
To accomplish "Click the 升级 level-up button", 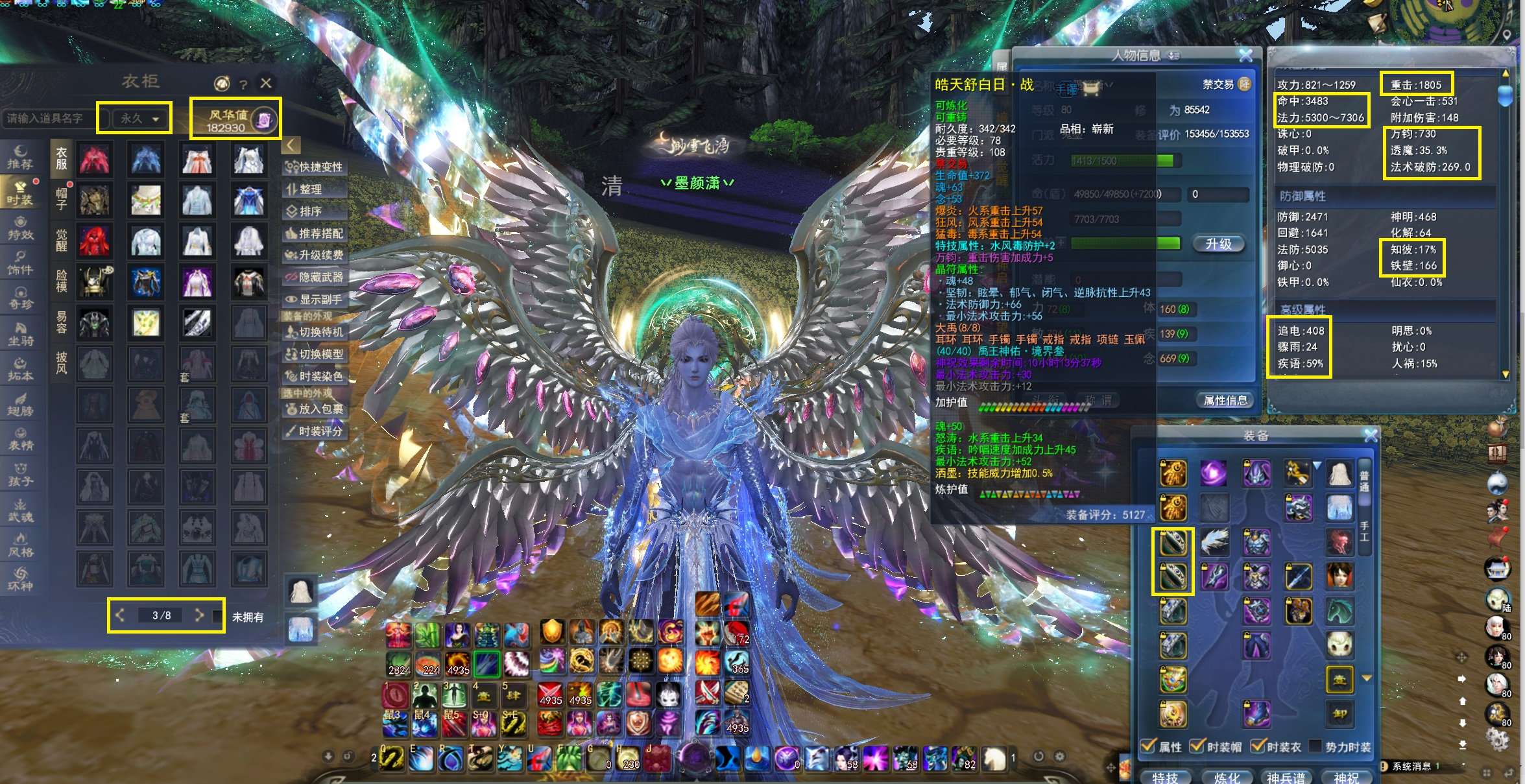I will click(x=1218, y=244).
